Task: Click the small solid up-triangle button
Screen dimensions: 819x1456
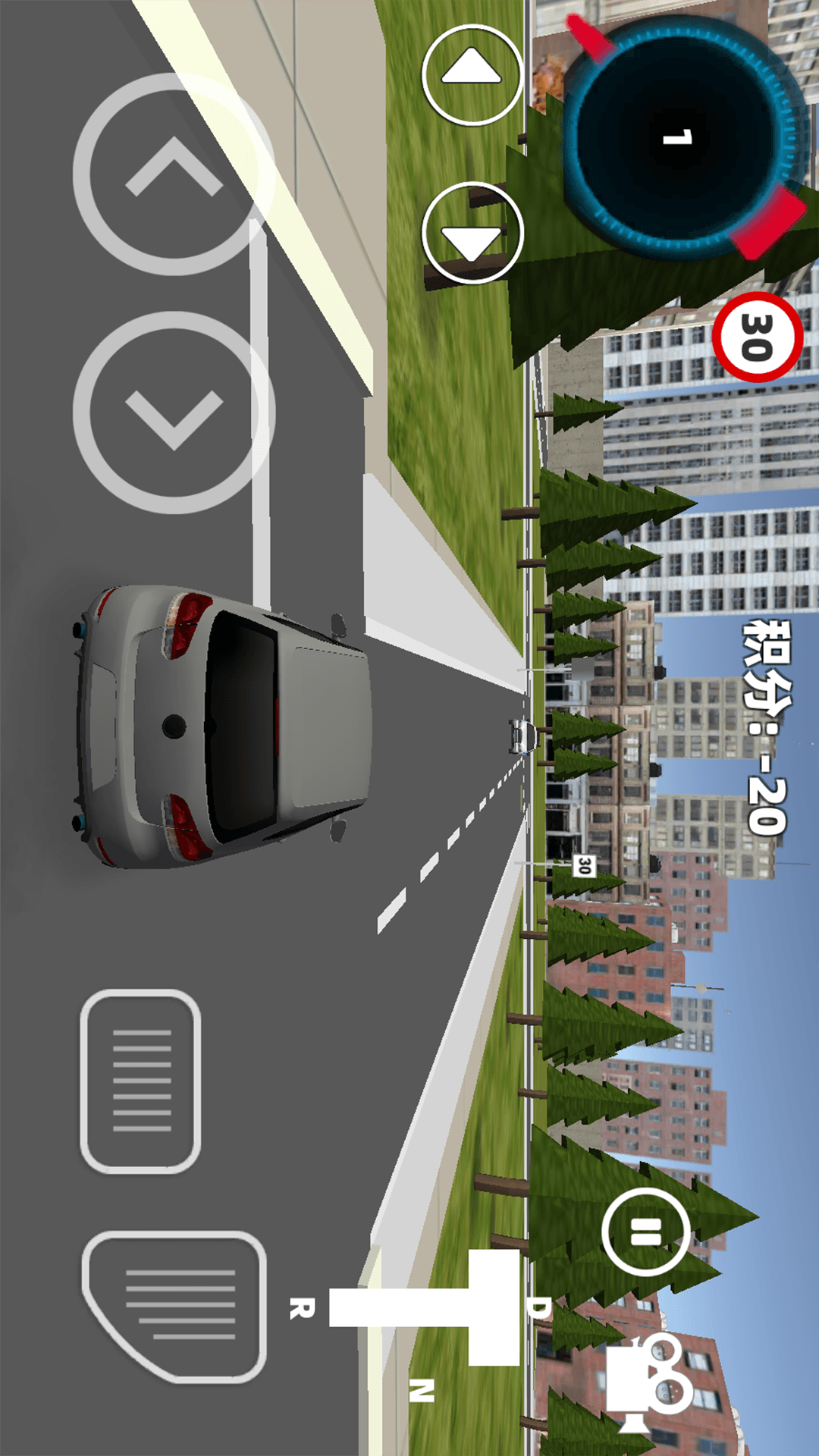Action: (x=472, y=74)
